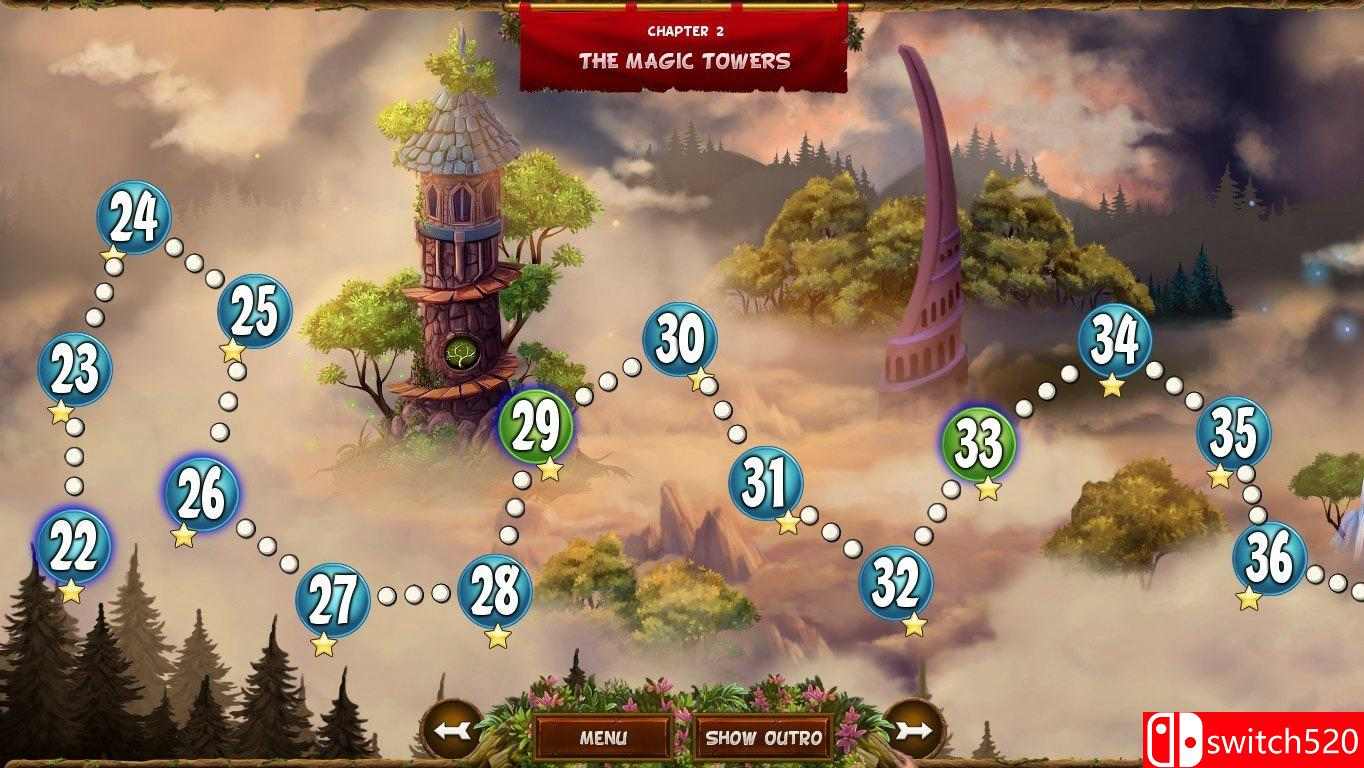Viewport: 1364px width, 768px height.
Task: Select level 33 on the map
Action: (978, 438)
